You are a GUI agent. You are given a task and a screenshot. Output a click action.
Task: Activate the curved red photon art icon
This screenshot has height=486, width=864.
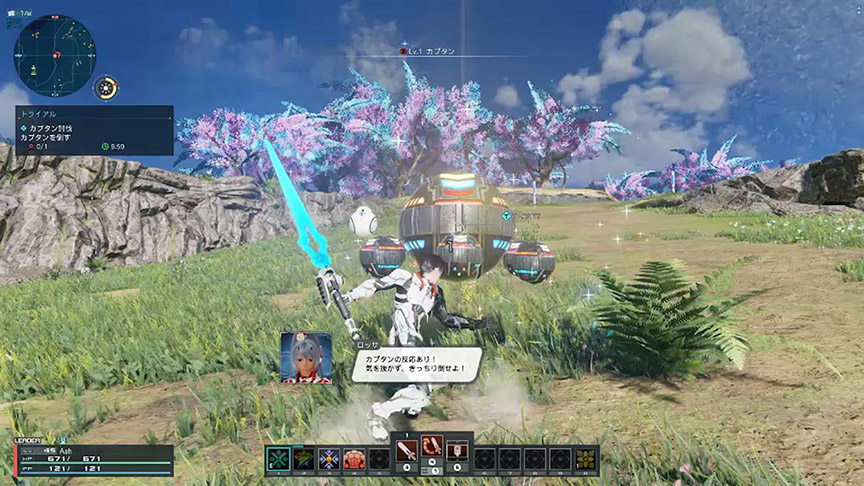(x=433, y=451)
